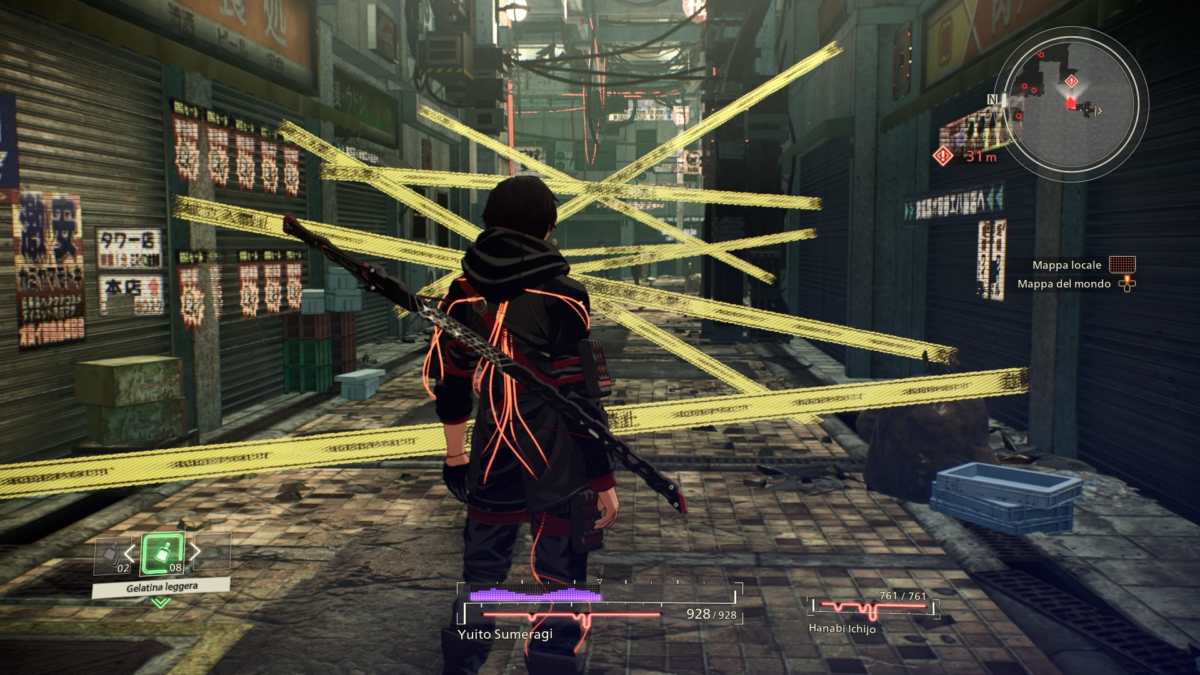Click the left arrow beside the item slot
This screenshot has width=1200, height=675.
pyautogui.click(x=129, y=552)
